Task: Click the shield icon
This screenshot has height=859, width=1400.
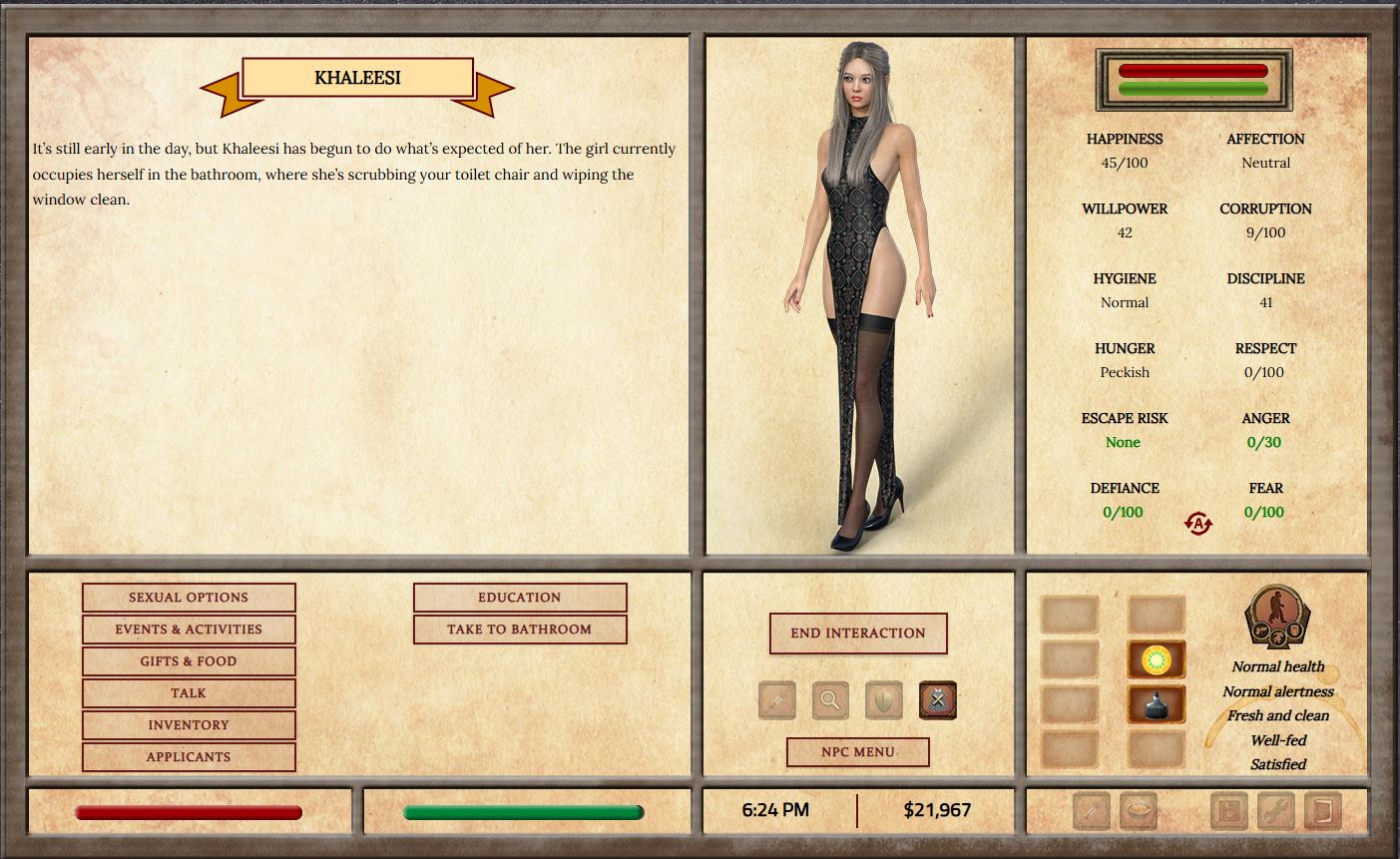Action: tap(884, 700)
